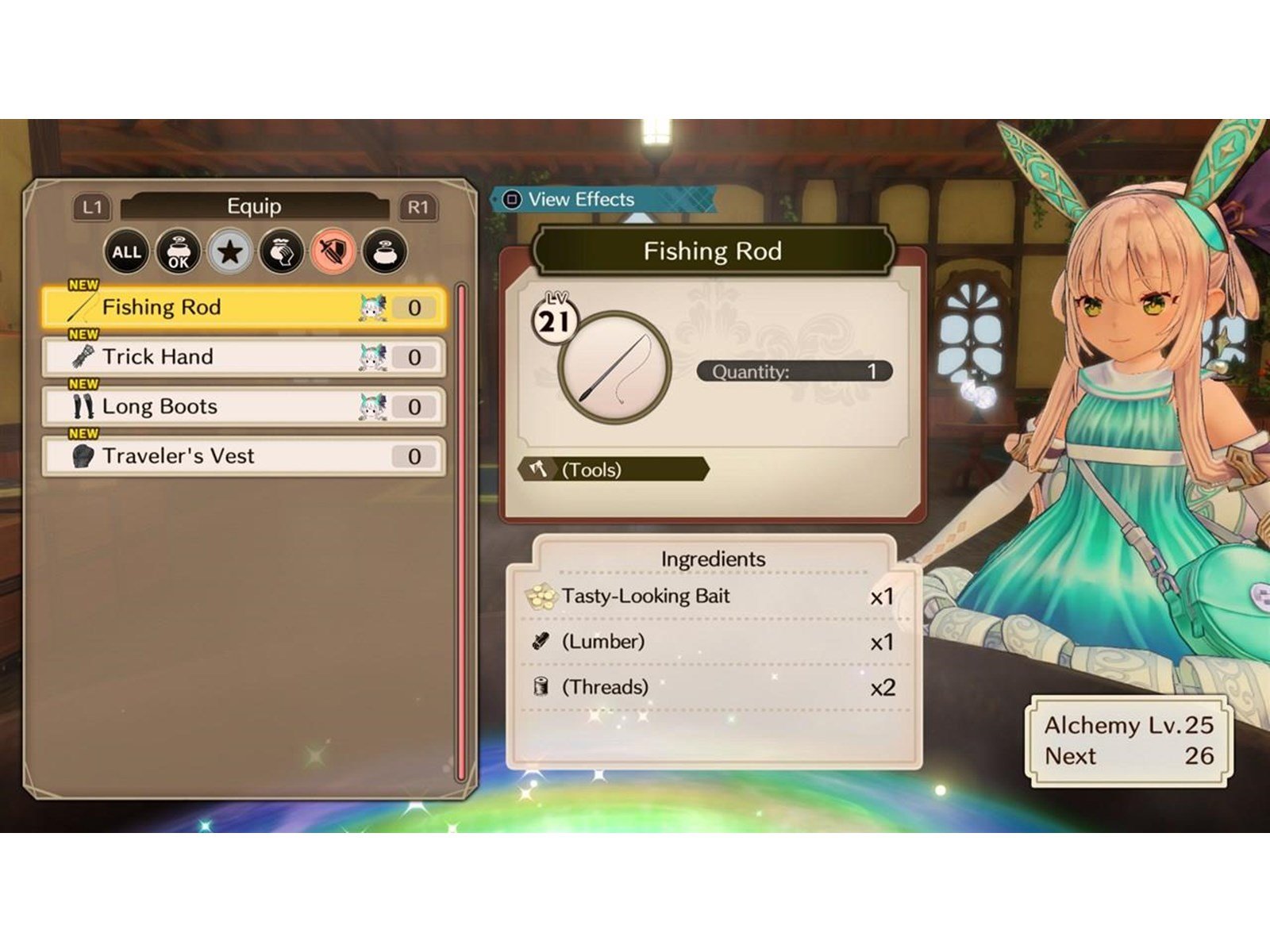The width and height of the screenshot is (1270, 952).
Task: Click the OK cauldron filter icon
Action: click(178, 252)
